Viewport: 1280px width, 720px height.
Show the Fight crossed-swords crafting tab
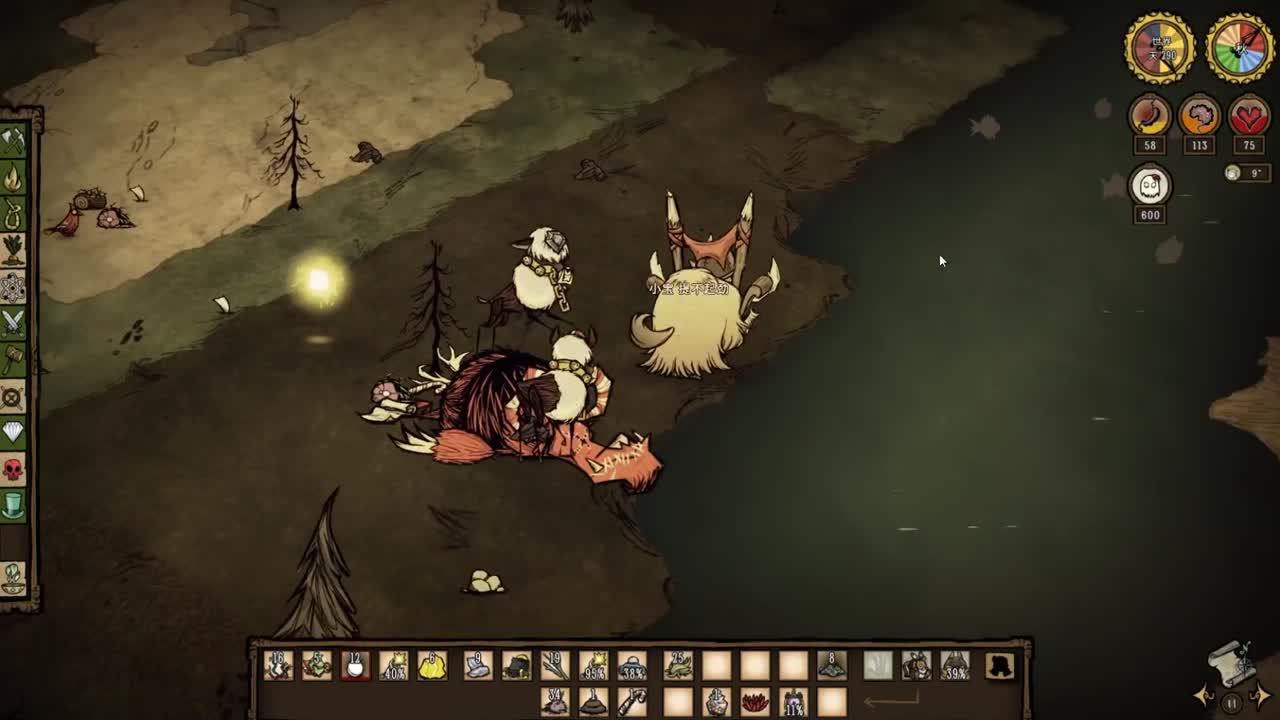click(13, 322)
